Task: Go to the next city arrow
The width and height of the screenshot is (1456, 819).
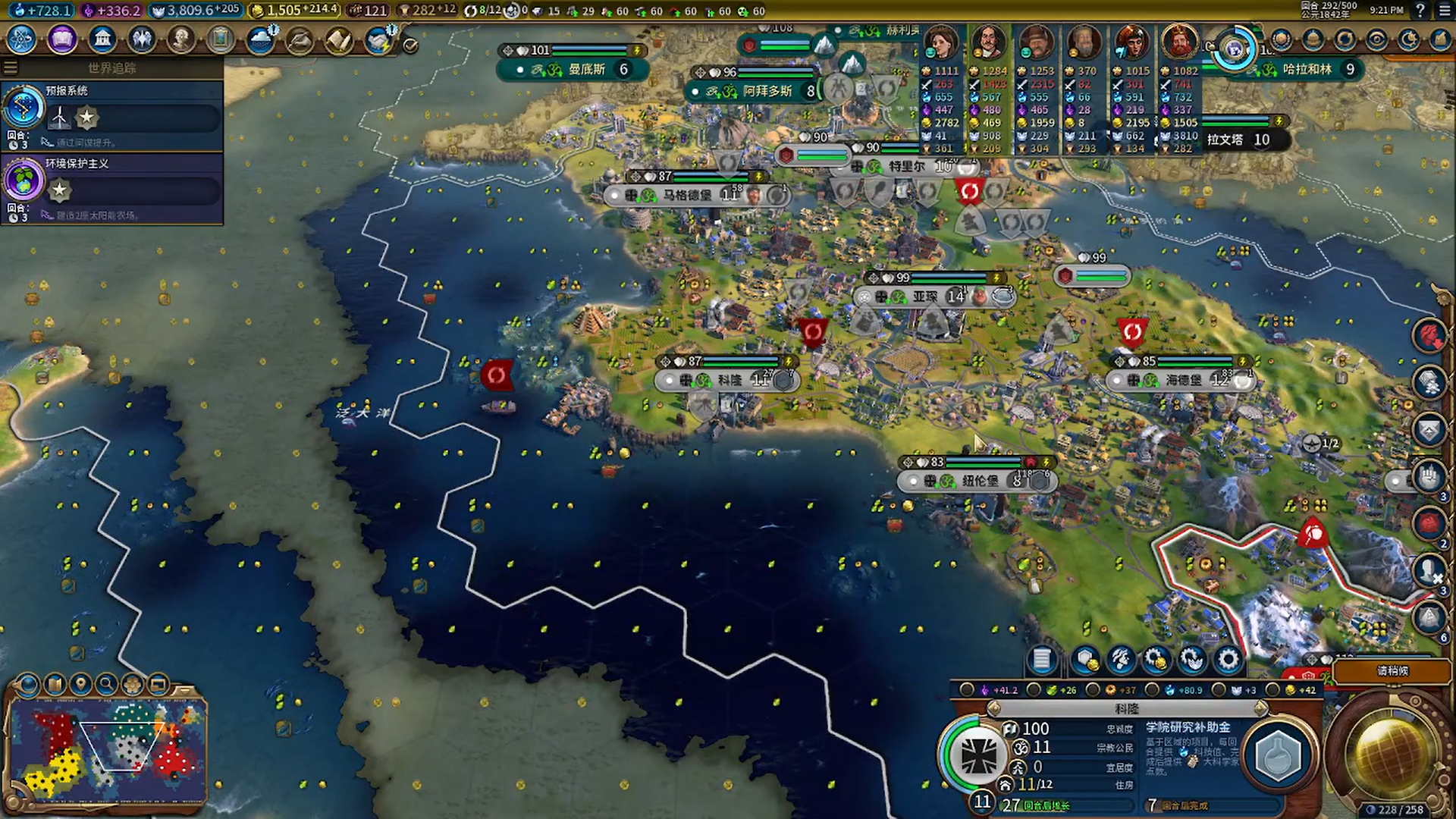Action: (x=1260, y=708)
